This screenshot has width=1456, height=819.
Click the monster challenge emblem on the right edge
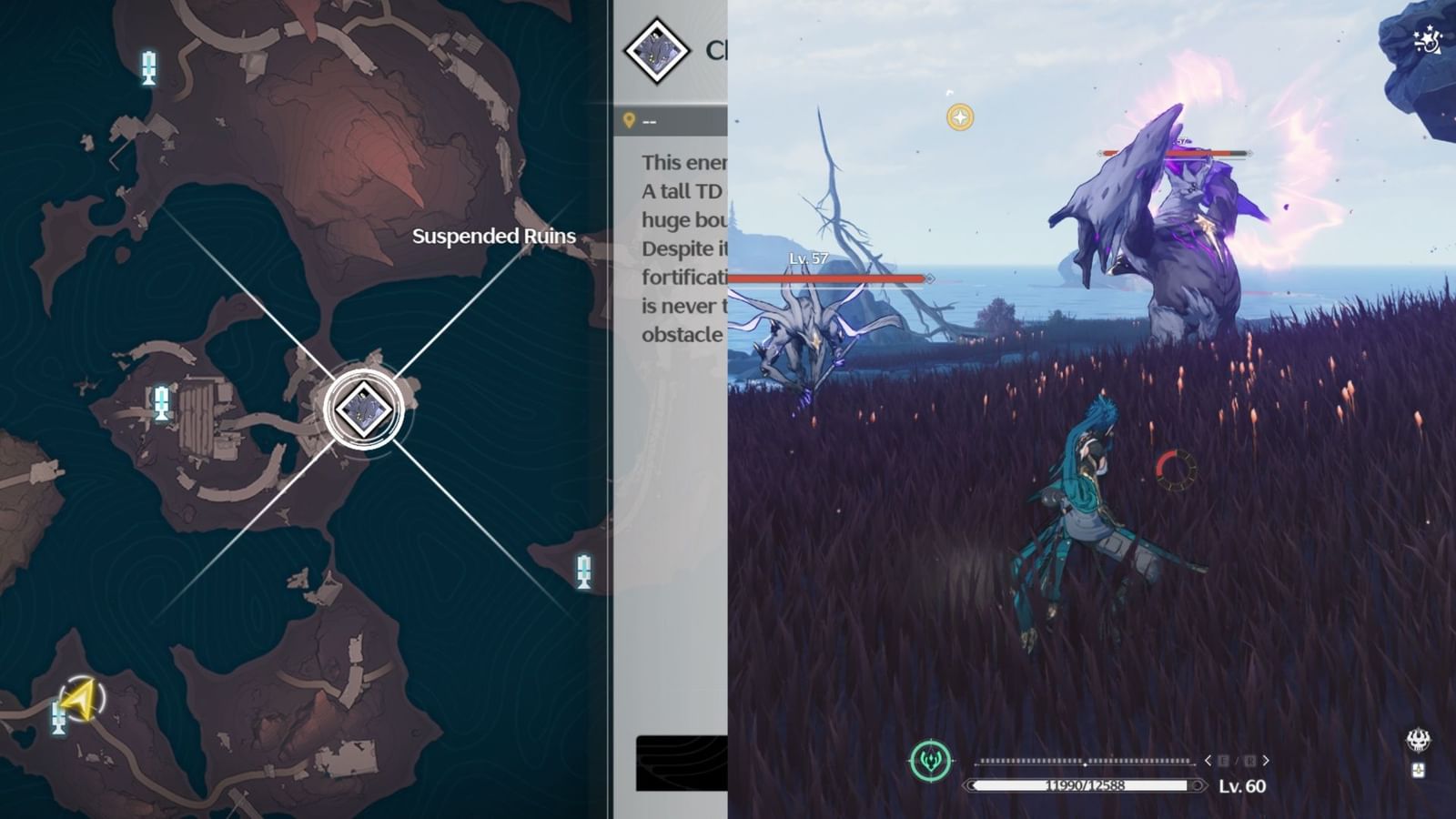tap(1418, 740)
